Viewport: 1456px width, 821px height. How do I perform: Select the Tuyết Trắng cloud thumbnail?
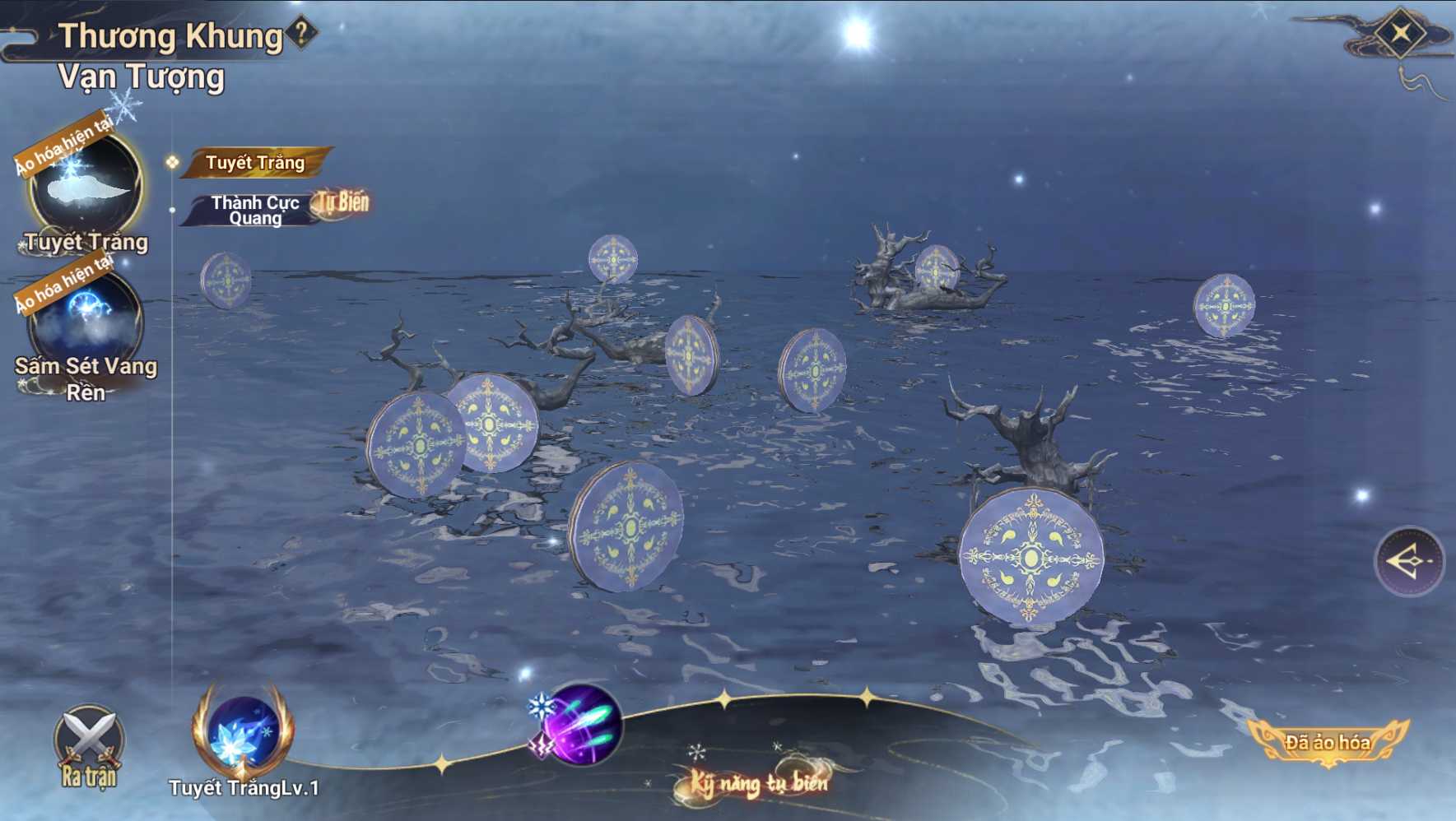tap(86, 186)
